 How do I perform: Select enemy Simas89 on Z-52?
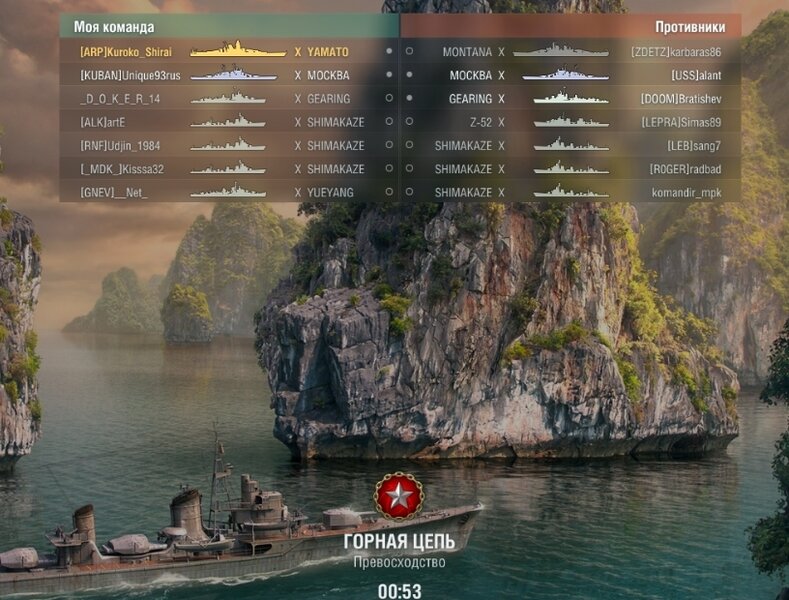pyautogui.click(x=571, y=122)
